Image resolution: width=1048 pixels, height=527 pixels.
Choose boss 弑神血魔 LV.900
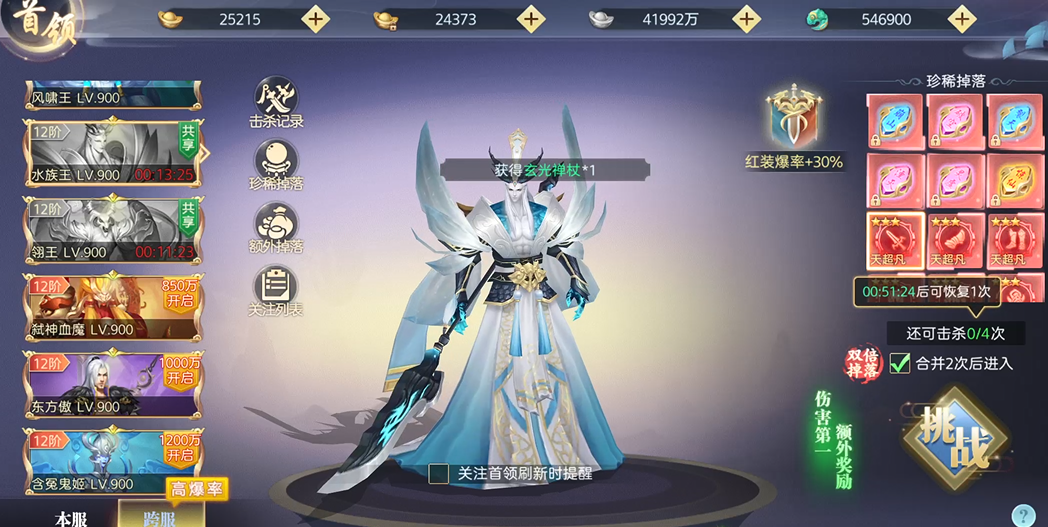tap(112, 309)
